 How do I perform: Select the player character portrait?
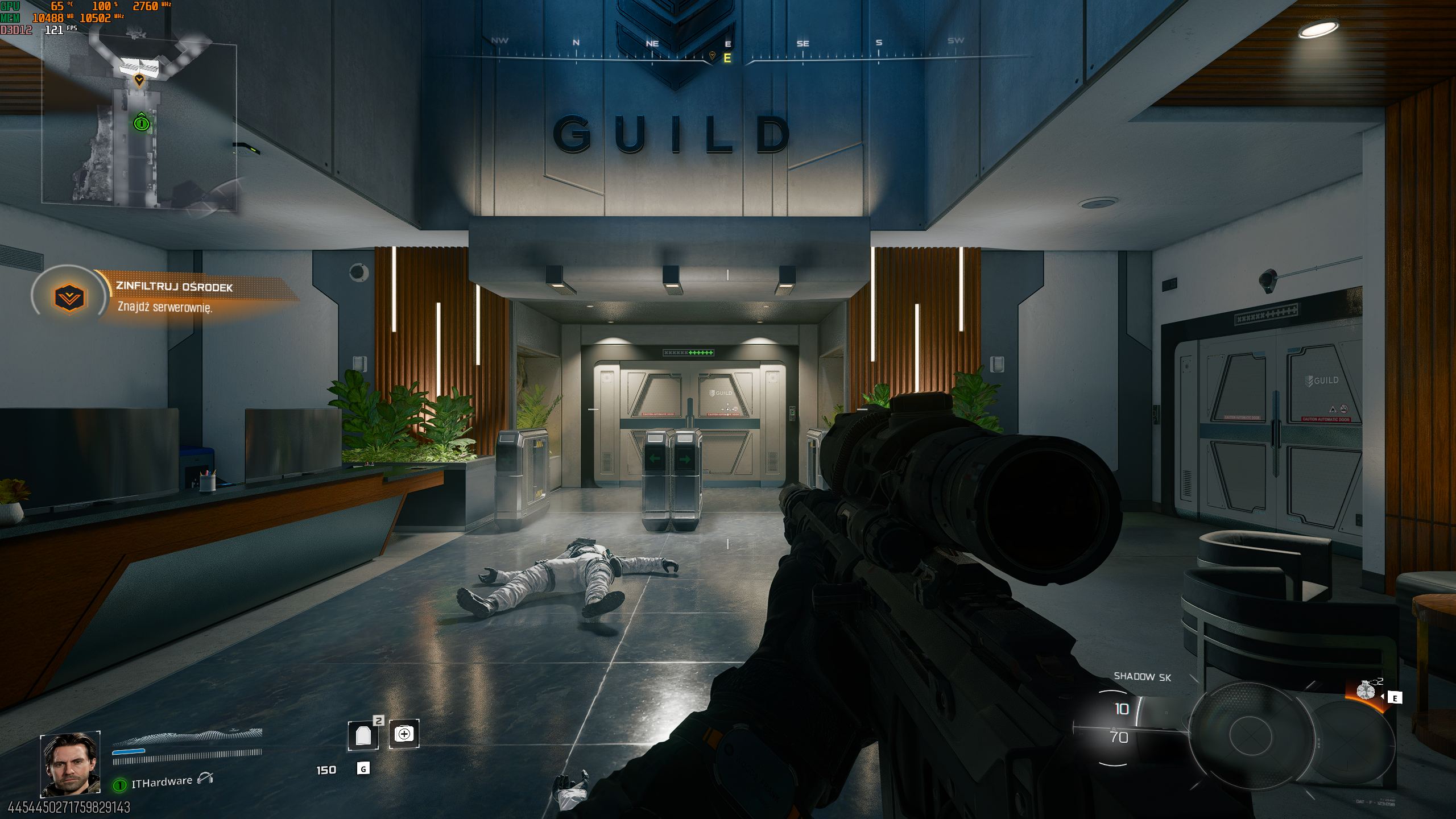click(70, 764)
